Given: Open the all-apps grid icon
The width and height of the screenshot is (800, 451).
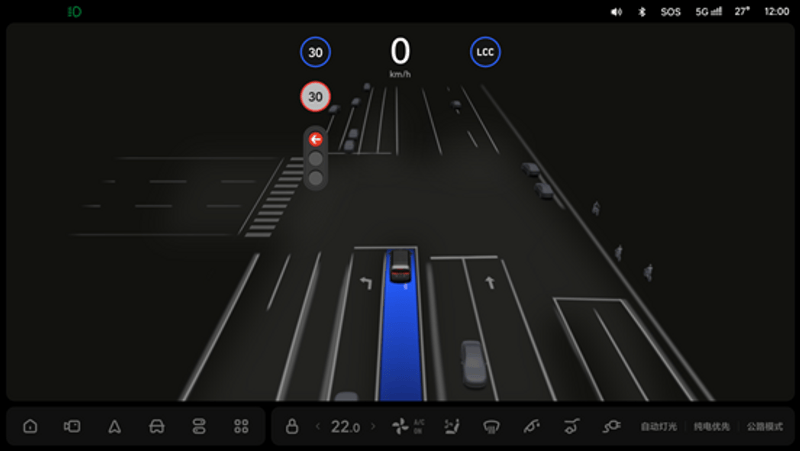Looking at the screenshot, I should point(241,426).
